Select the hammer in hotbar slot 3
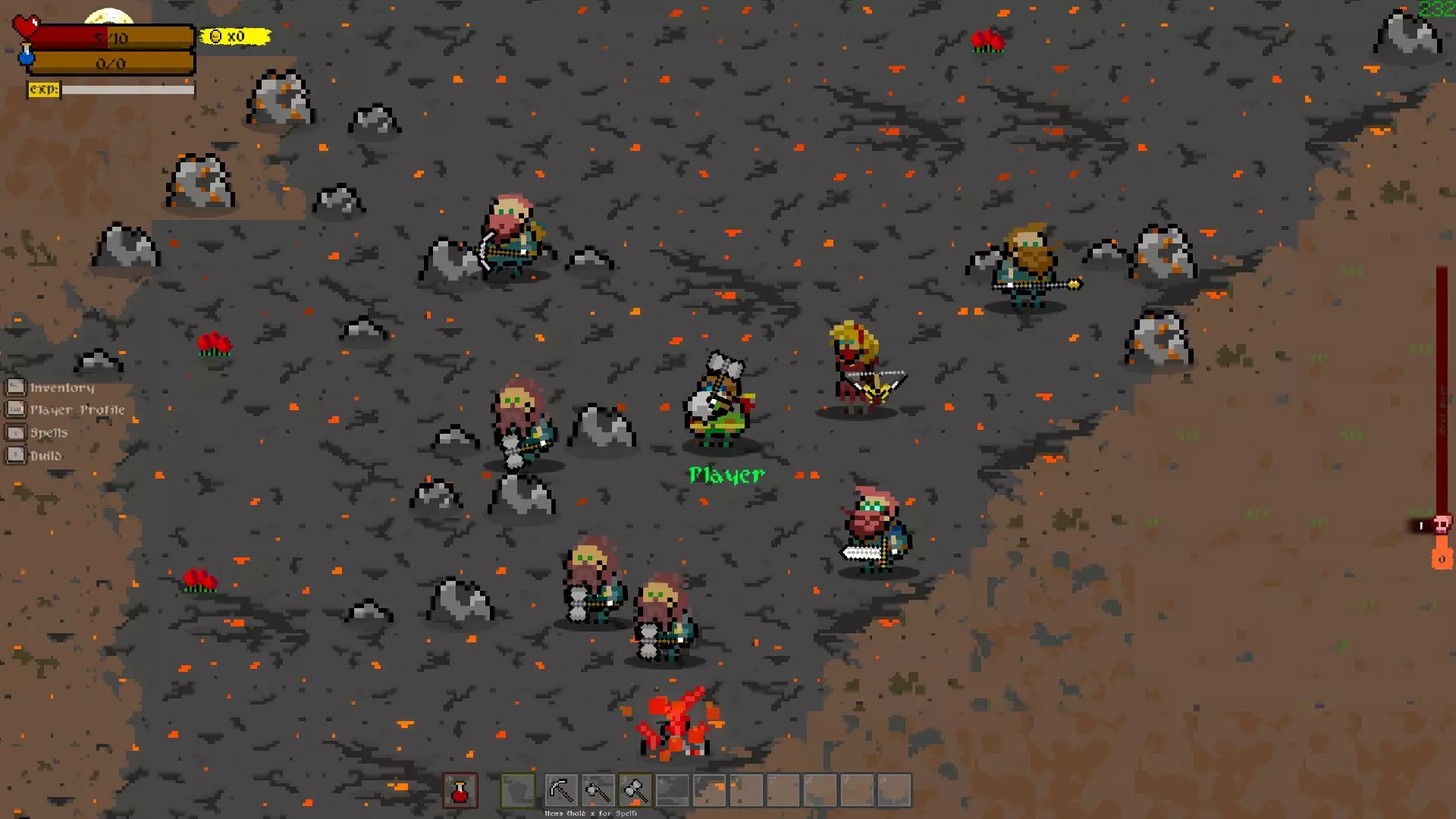The height and width of the screenshot is (819, 1456). pyautogui.click(x=635, y=790)
